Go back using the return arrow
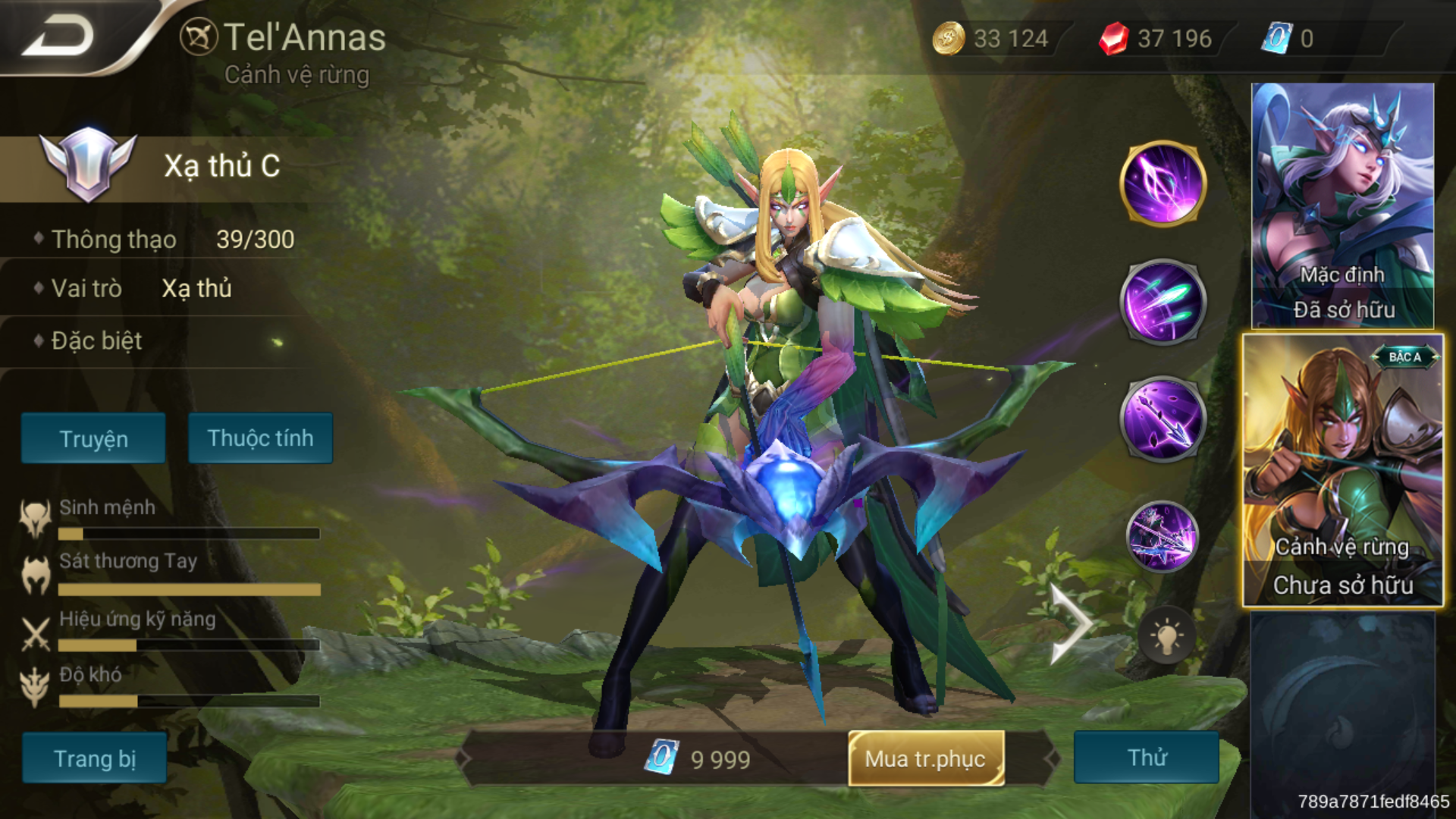 pos(59,36)
